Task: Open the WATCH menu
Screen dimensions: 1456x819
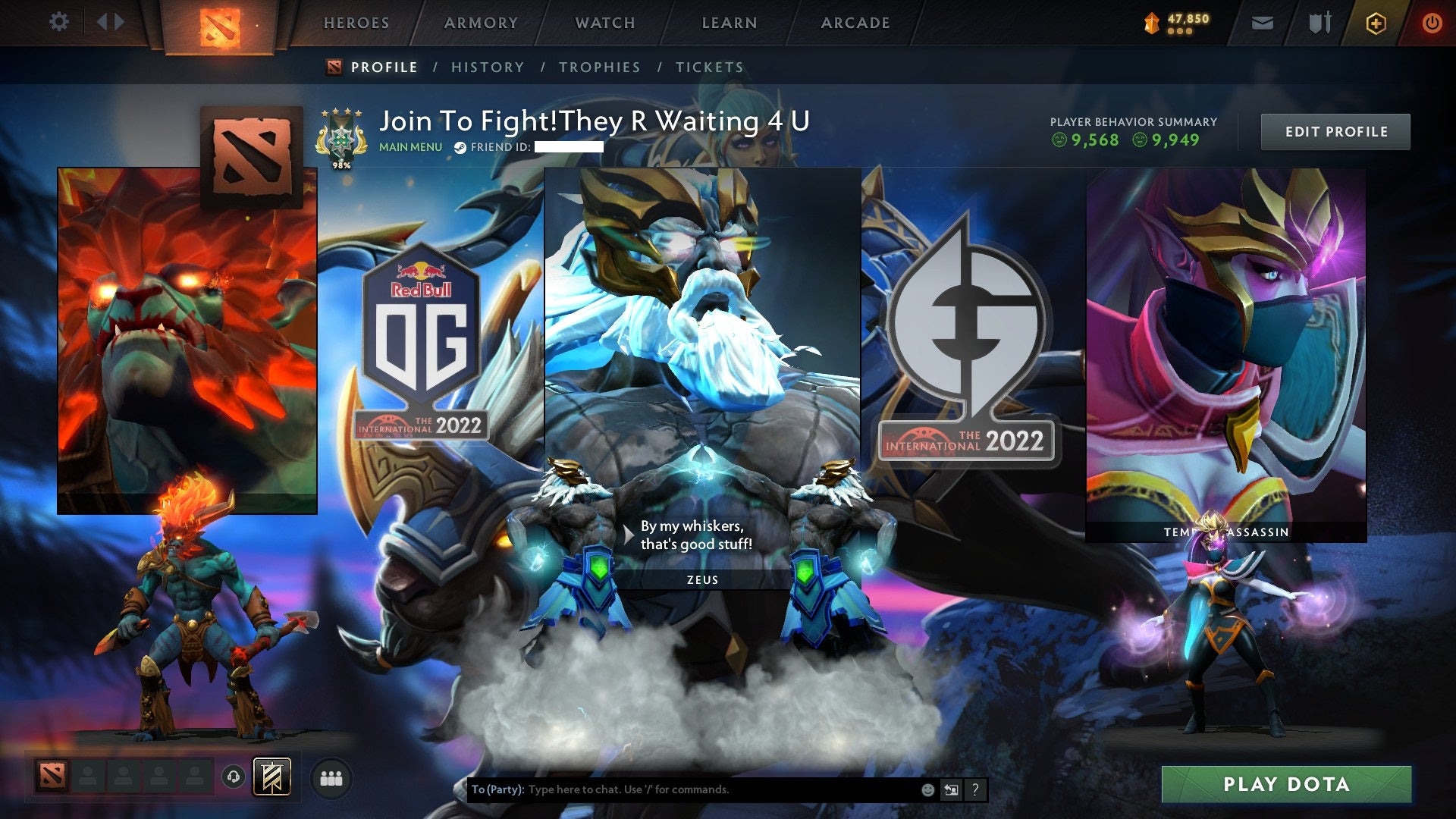Action: [604, 23]
